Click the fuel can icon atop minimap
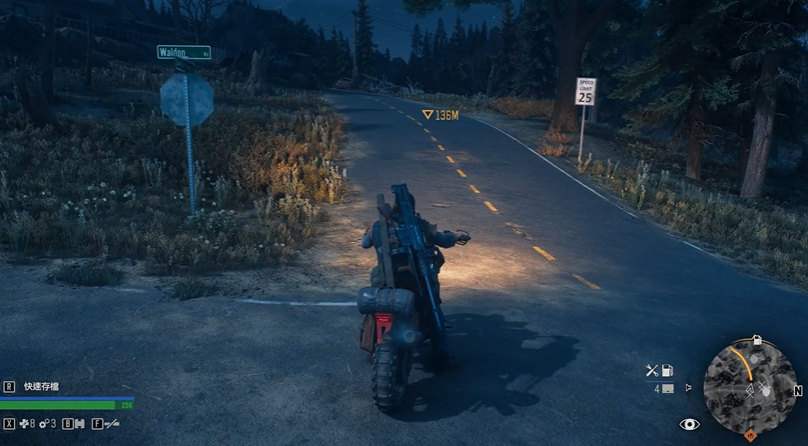Viewport: 808px width, 446px height. pyautogui.click(x=757, y=340)
